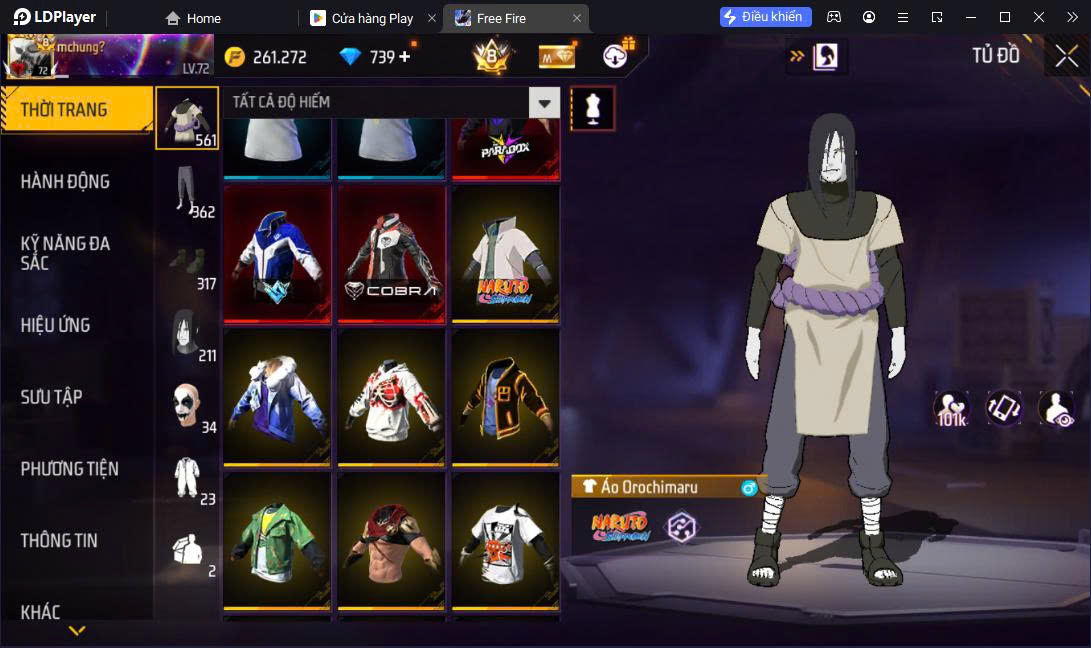Select the Hiệu Ứng menu entry

click(x=56, y=325)
